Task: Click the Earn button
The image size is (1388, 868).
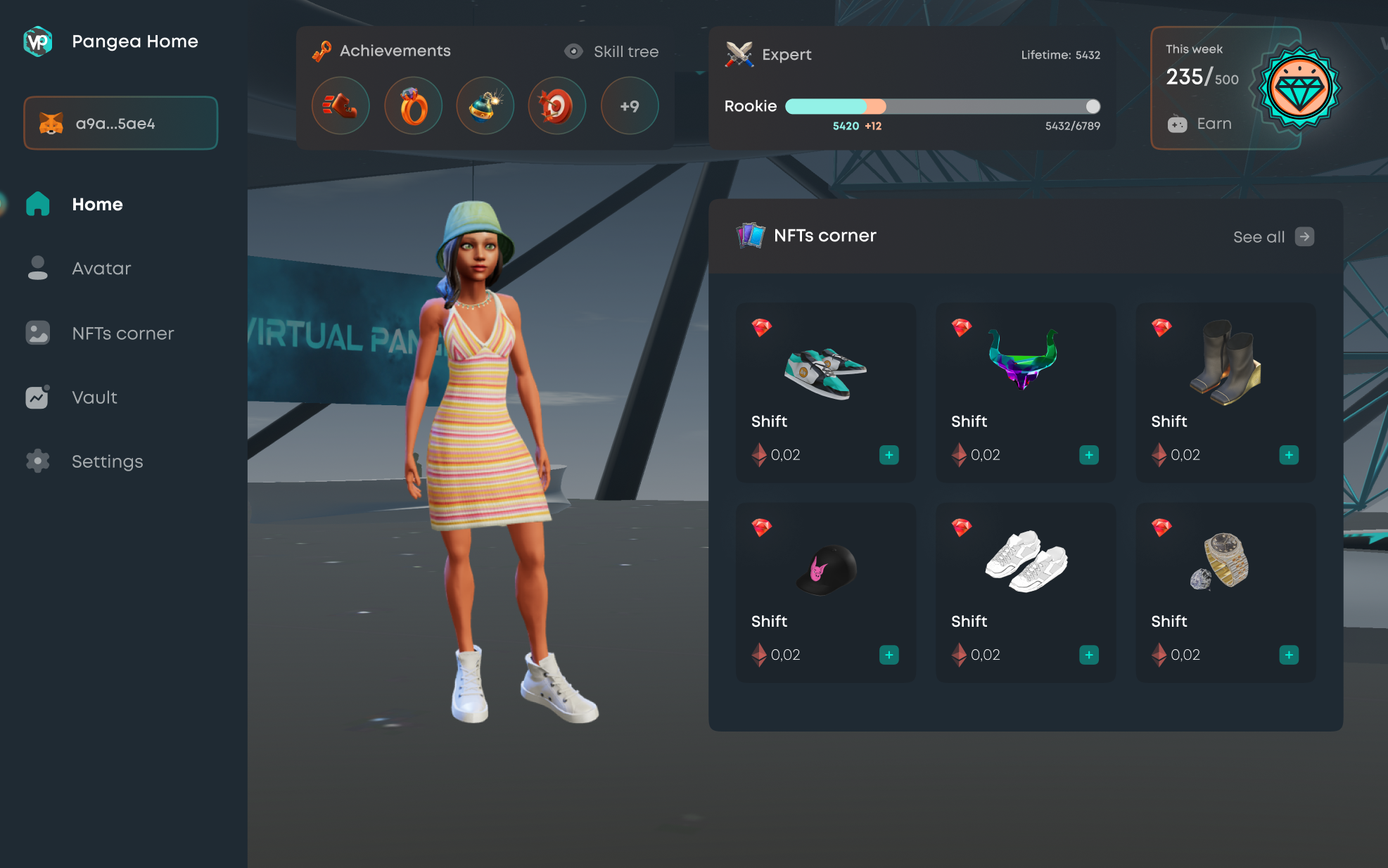Action: coord(1201,124)
